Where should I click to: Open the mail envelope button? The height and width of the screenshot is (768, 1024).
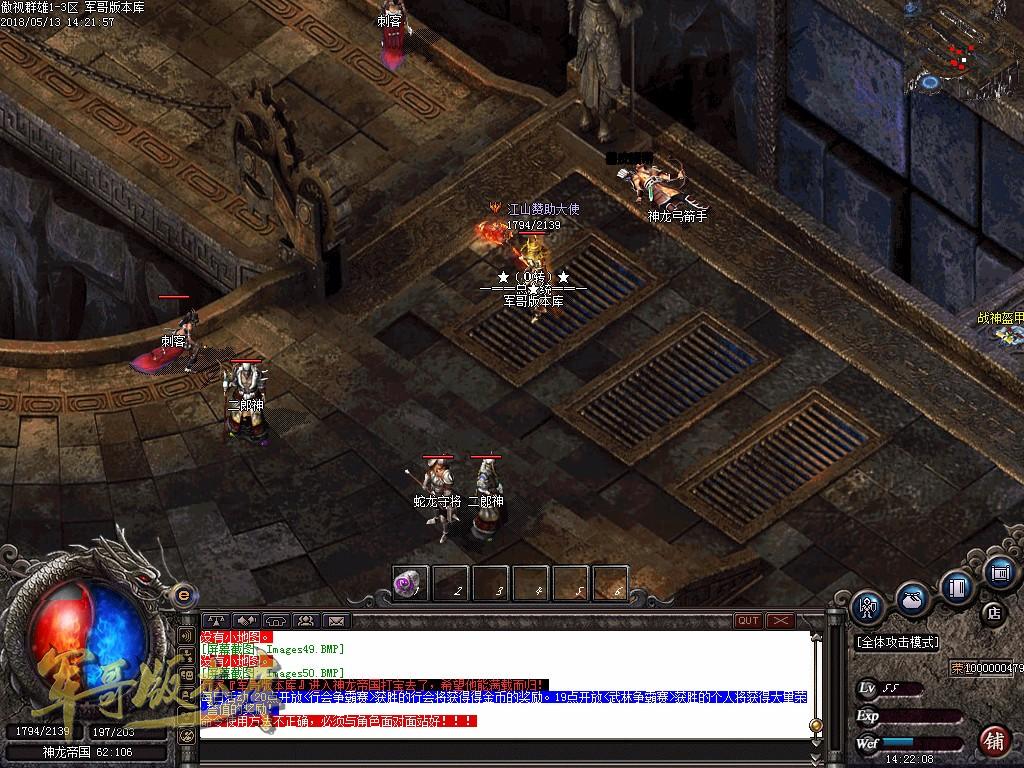tap(335, 621)
